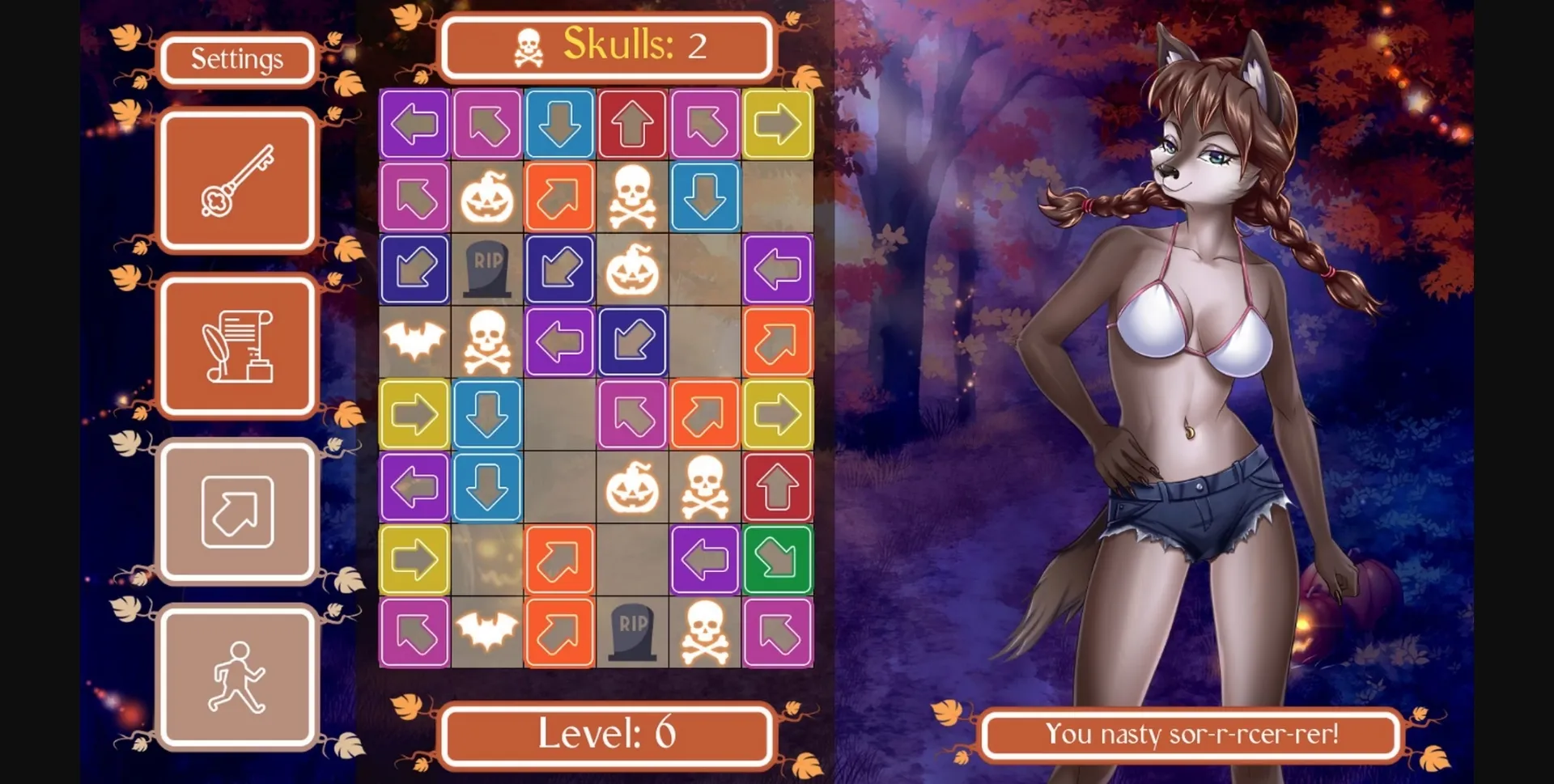
Task: Open the Settings menu
Action: click(237, 58)
